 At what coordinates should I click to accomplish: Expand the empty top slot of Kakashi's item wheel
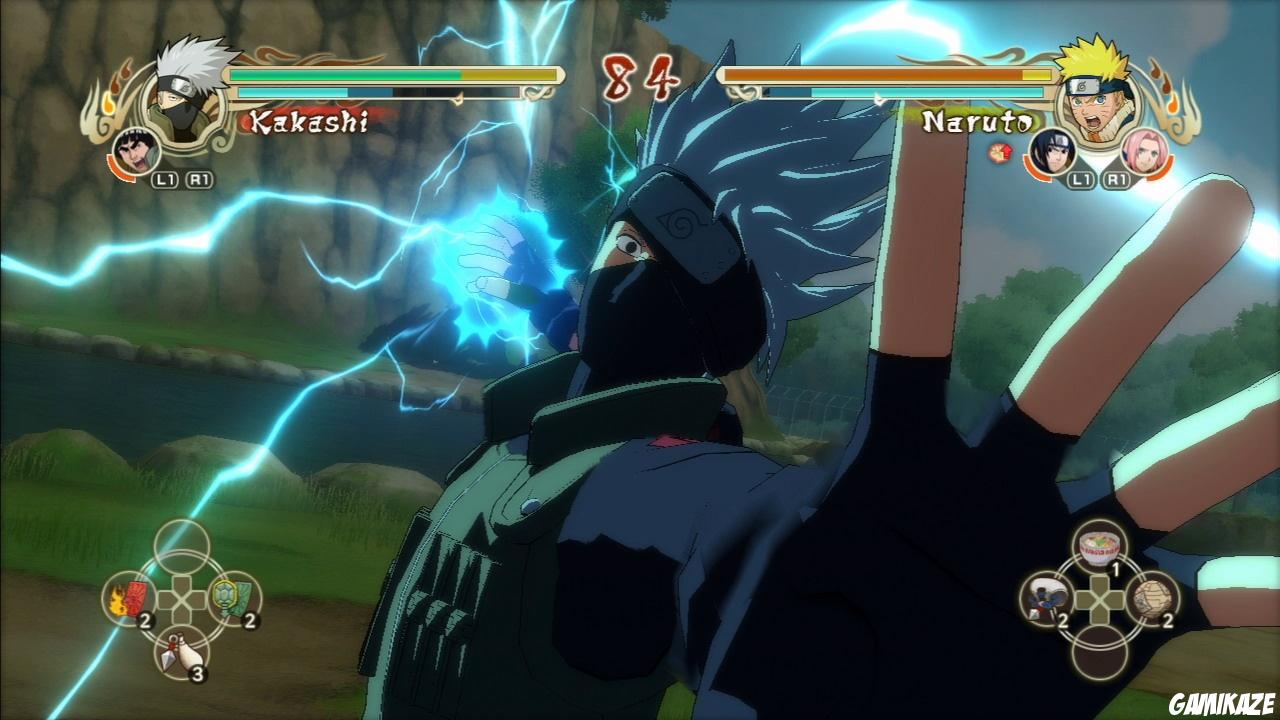click(180, 545)
